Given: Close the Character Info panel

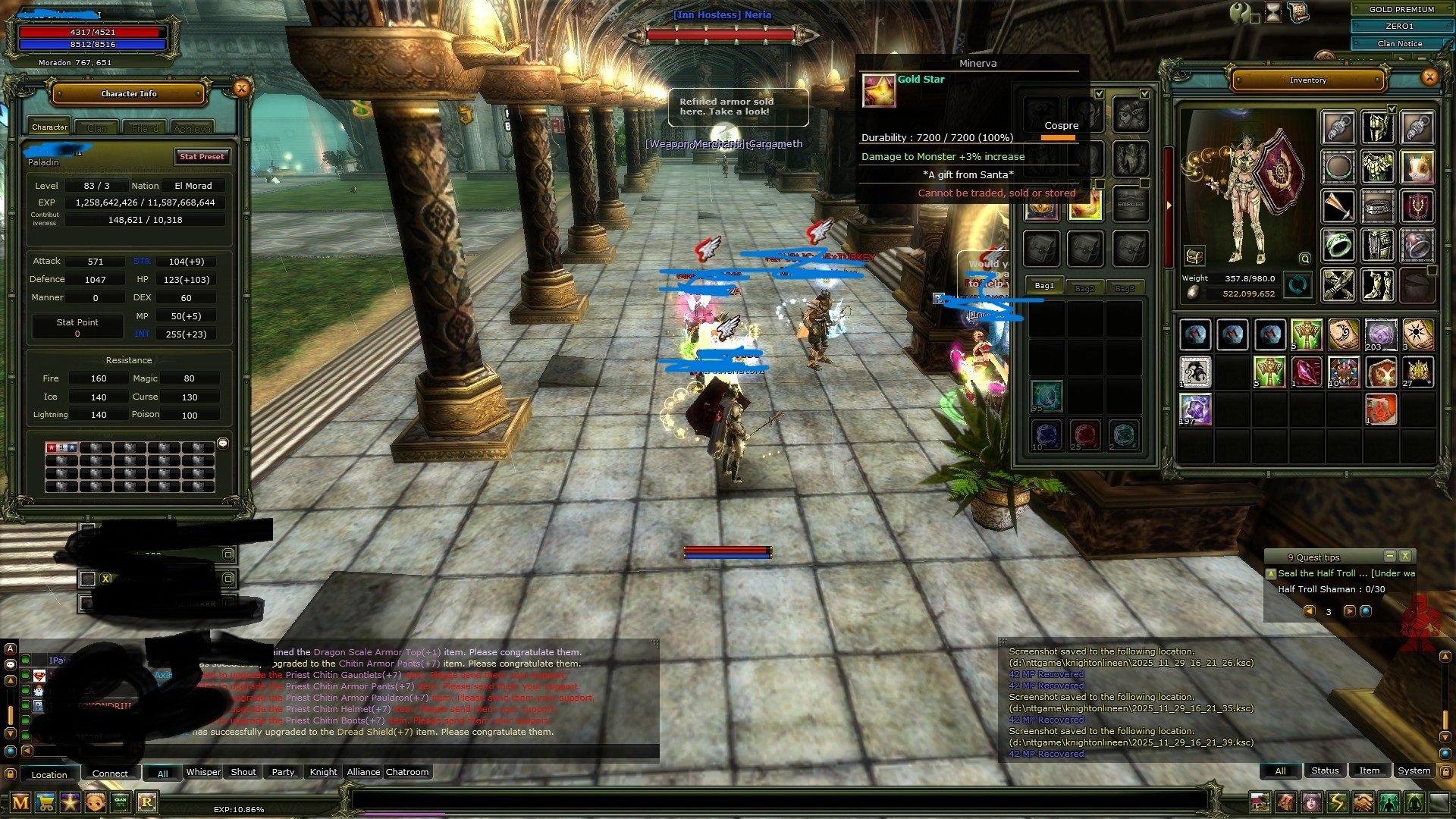Looking at the screenshot, I should point(241,89).
